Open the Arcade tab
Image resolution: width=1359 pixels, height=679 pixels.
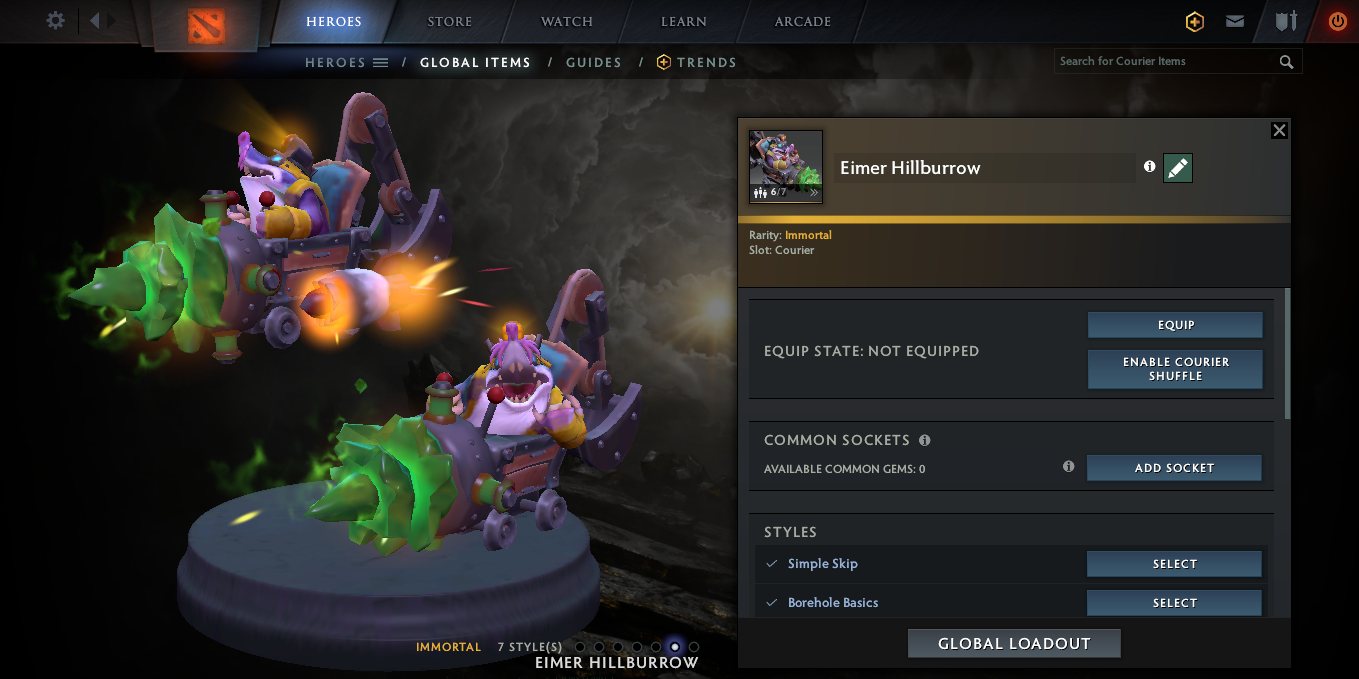point(802,22)
